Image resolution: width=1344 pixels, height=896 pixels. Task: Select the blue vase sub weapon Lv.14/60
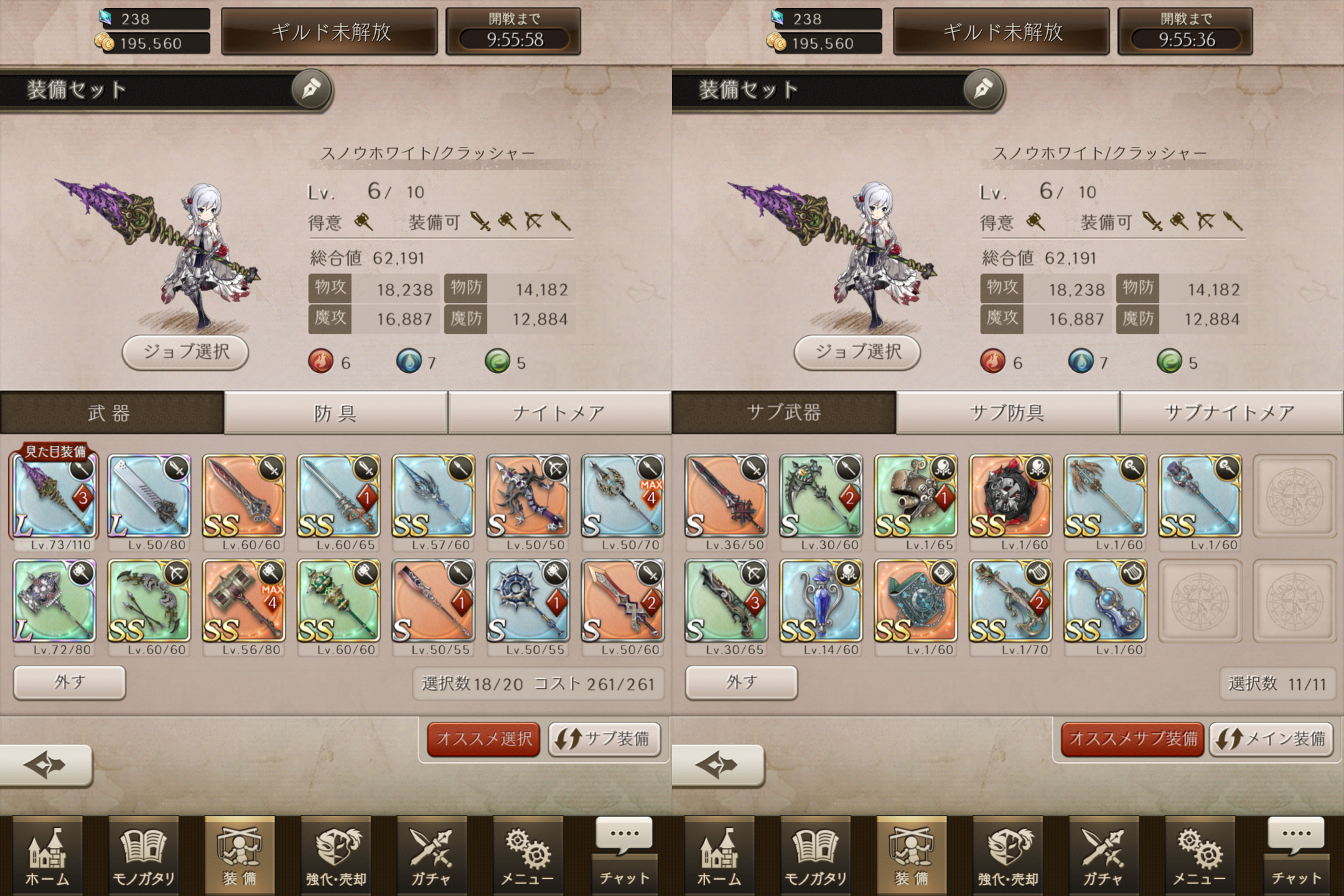pos(821,600)
